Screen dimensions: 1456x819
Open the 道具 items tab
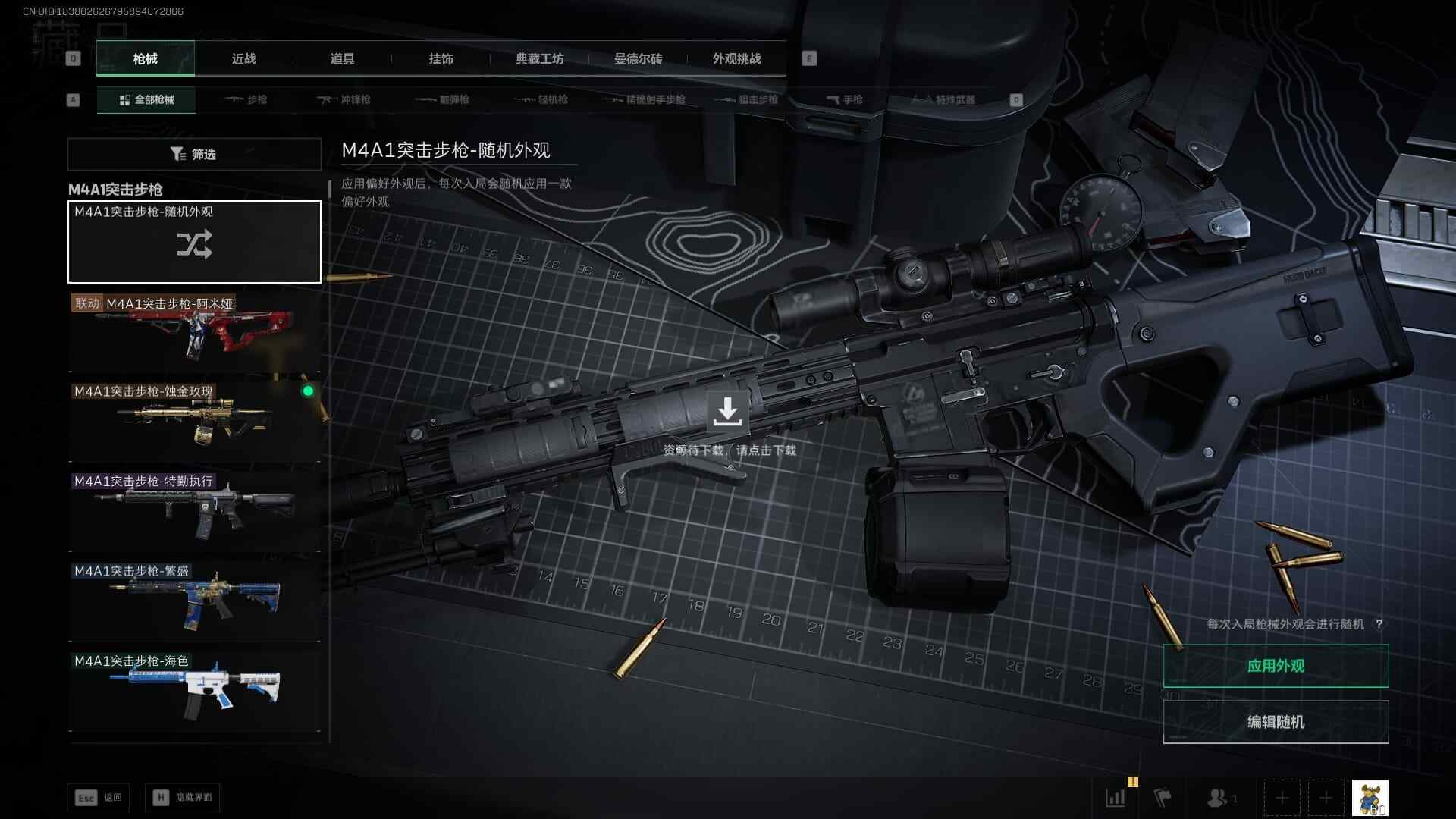tap(342, 59)
